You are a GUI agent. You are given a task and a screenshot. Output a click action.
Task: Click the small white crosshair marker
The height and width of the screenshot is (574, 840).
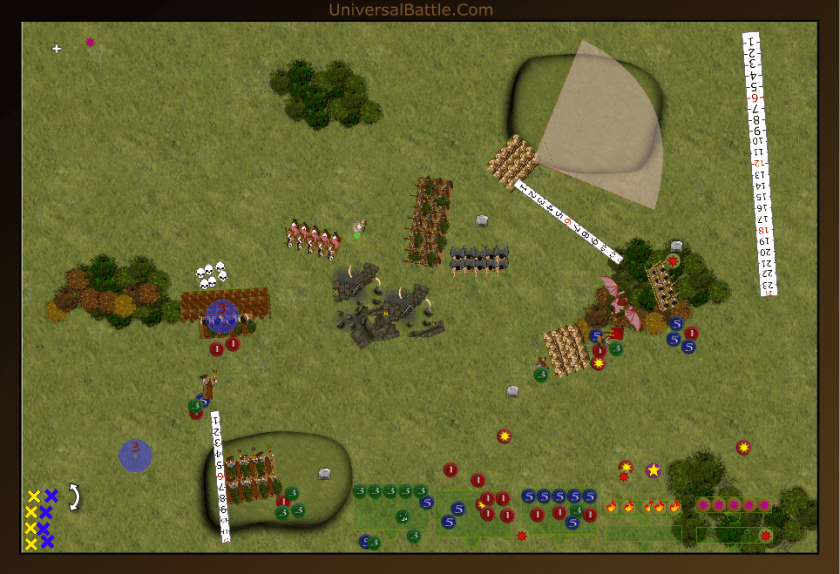(x=56, y=48)
